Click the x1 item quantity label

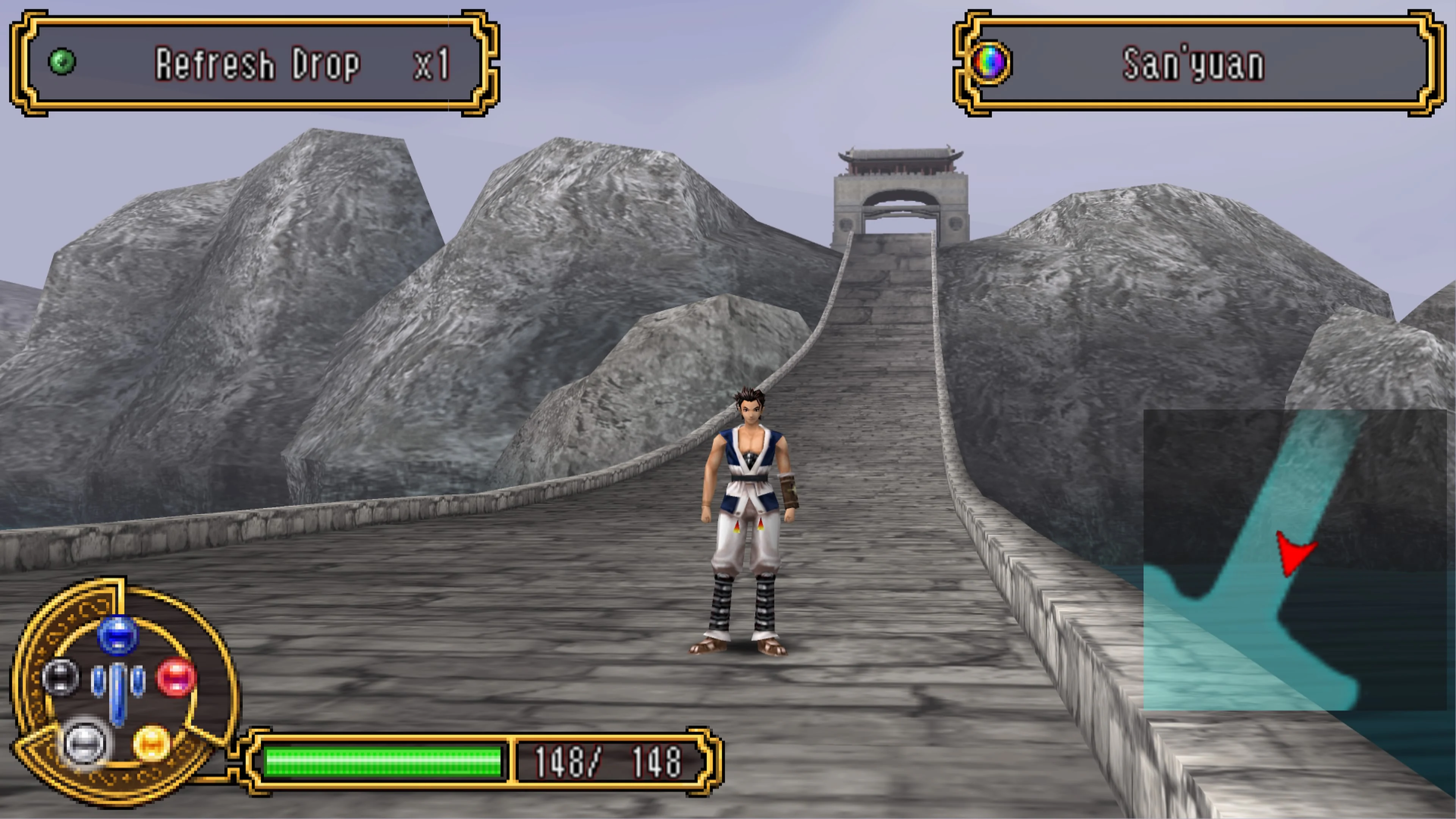coord(431,64)
